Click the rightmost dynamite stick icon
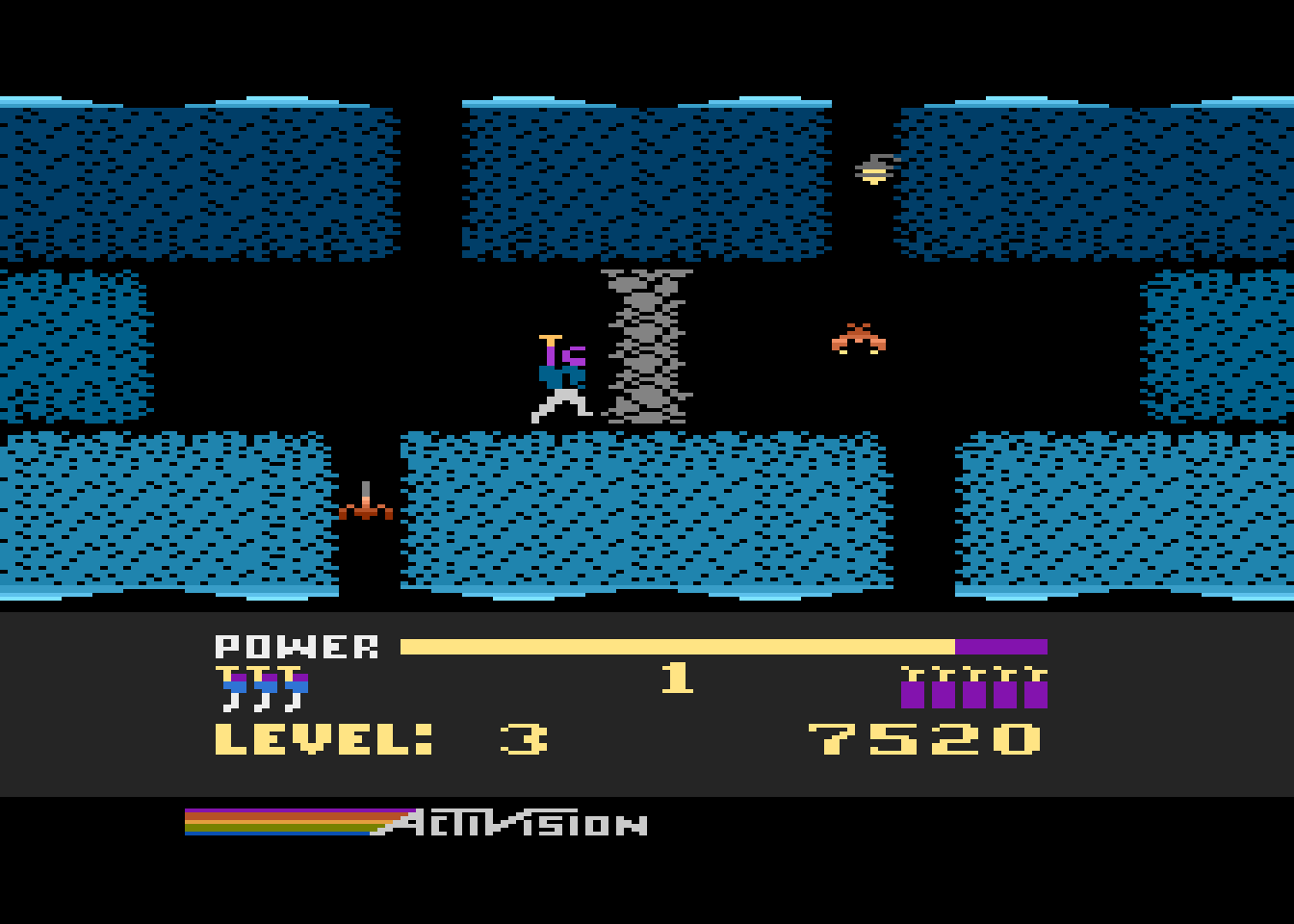 (1037, 685)
